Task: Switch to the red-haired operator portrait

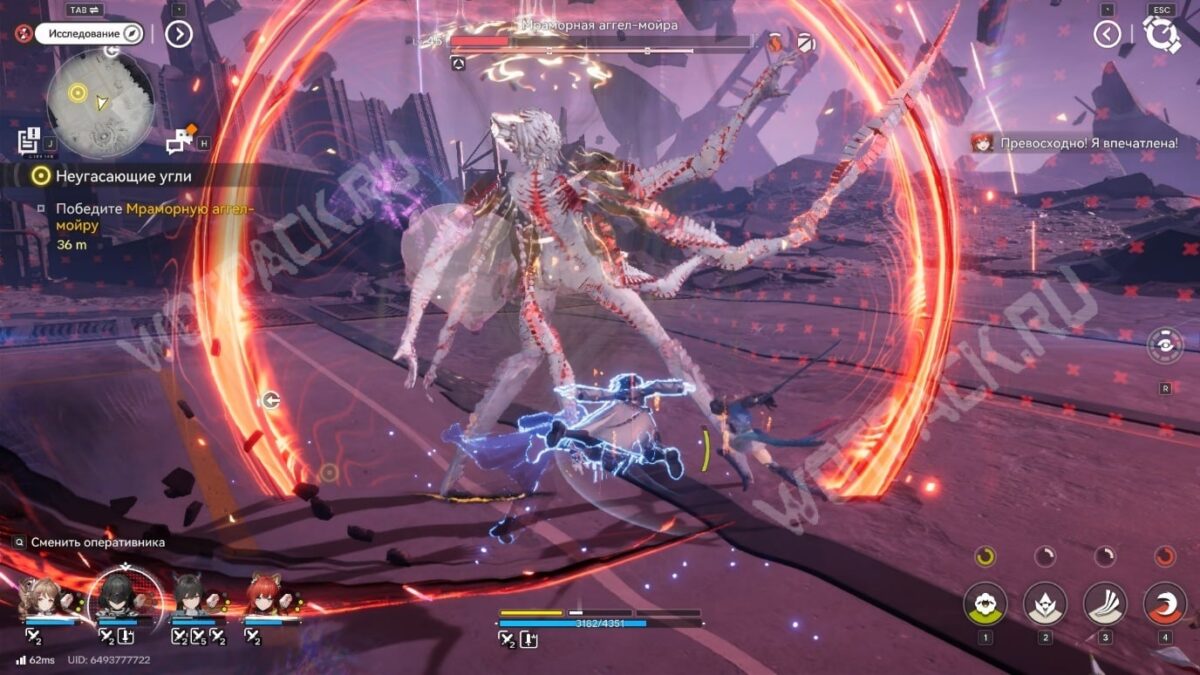Action: (x=263, y=599)
